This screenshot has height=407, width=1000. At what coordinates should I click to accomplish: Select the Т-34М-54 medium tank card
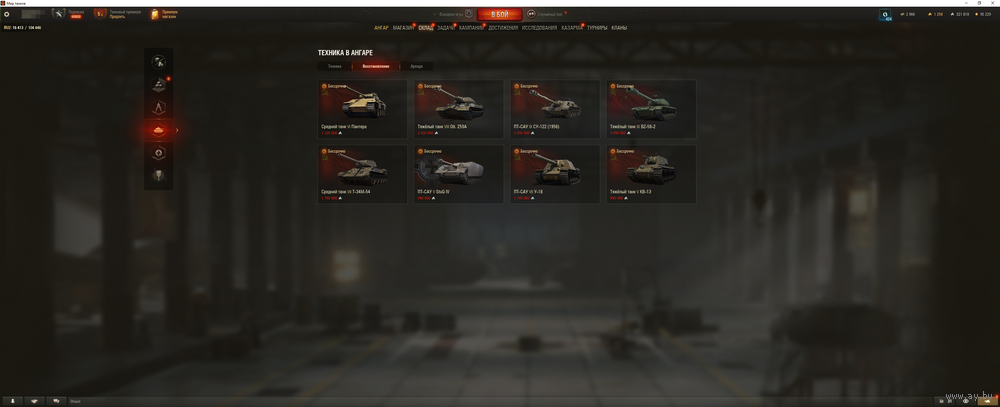click(362, 173)
